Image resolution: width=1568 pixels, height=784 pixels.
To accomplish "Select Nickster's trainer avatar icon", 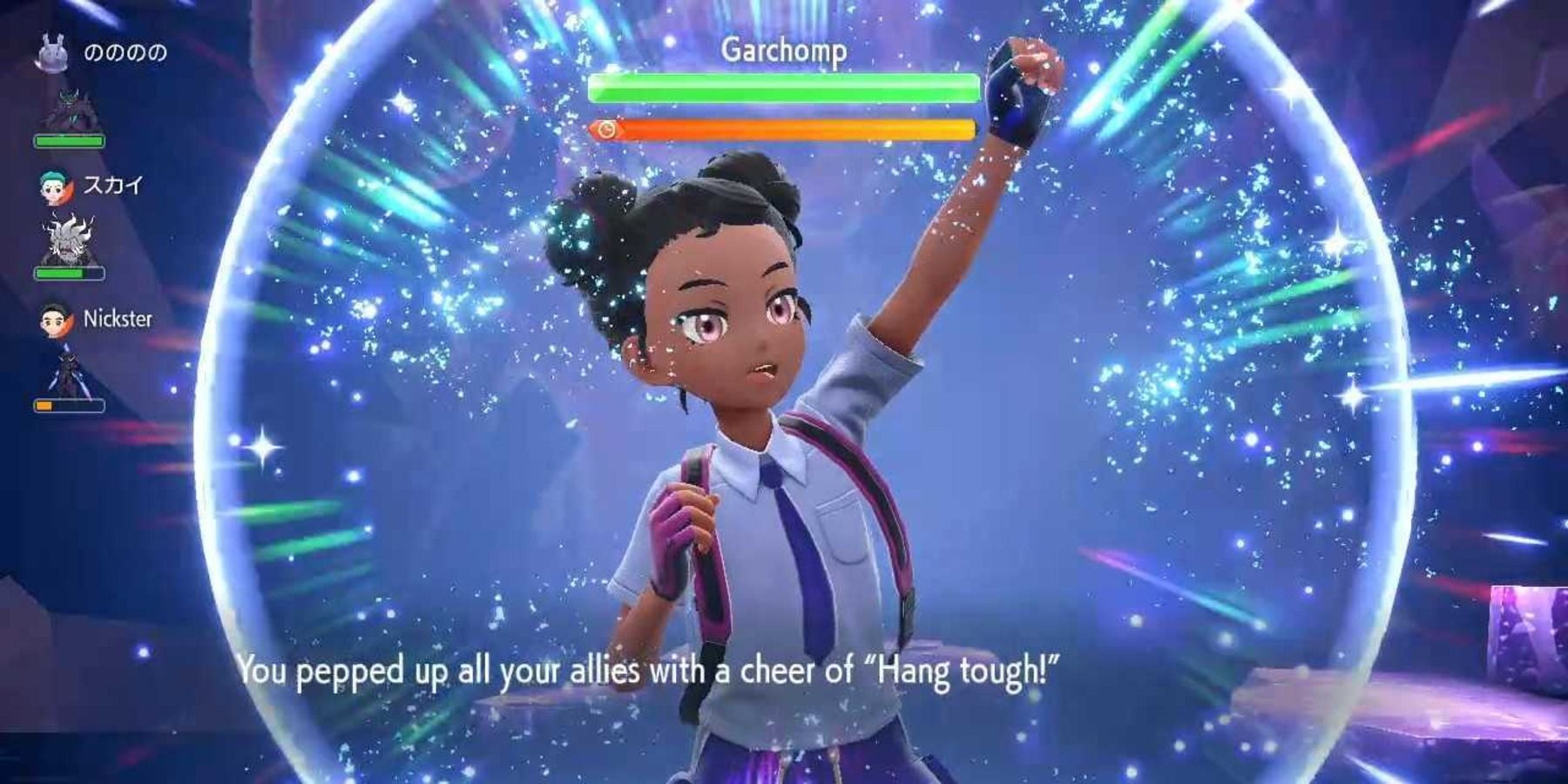I will [x=54, y=321].
